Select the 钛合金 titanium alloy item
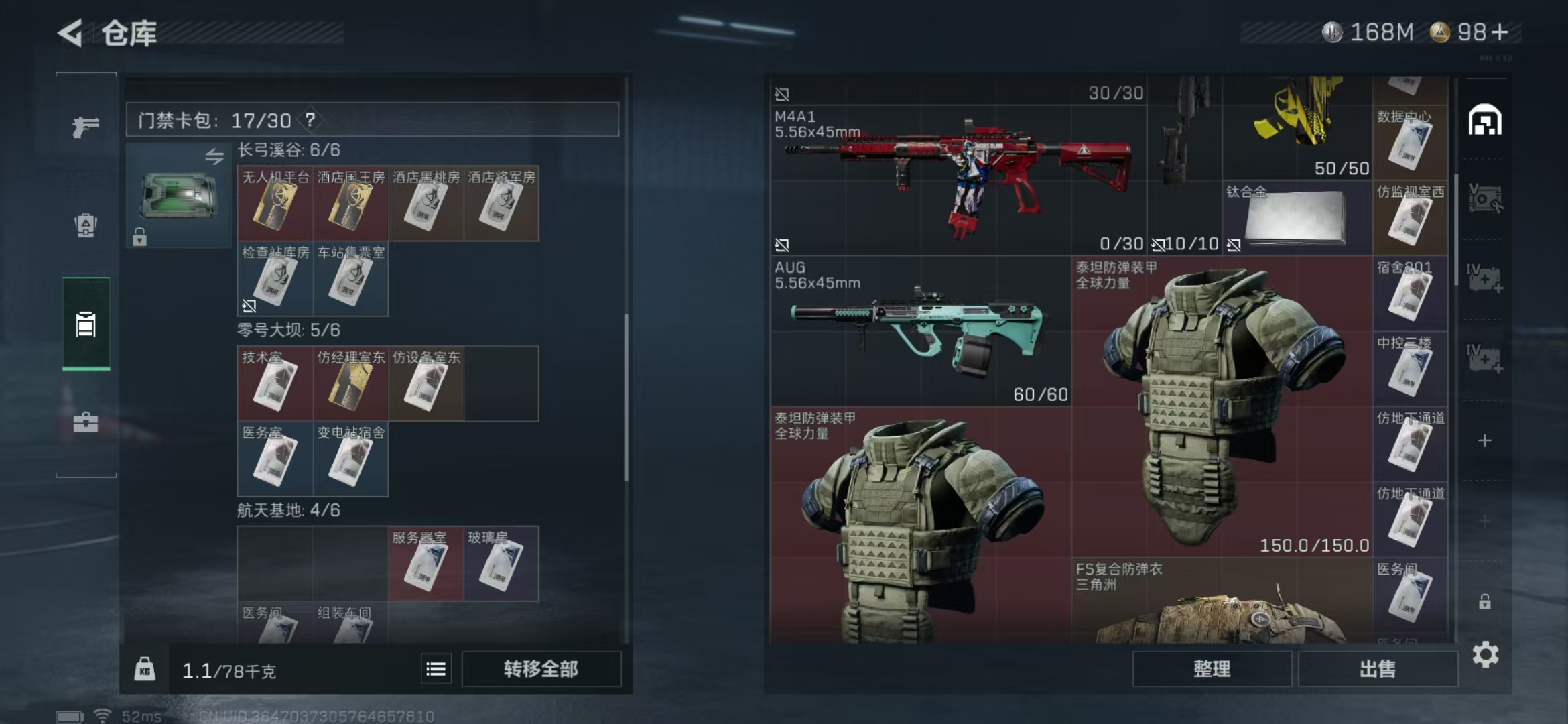Image resolution: width=1568 pixels, height=724 pixels. coord(1296,218)
